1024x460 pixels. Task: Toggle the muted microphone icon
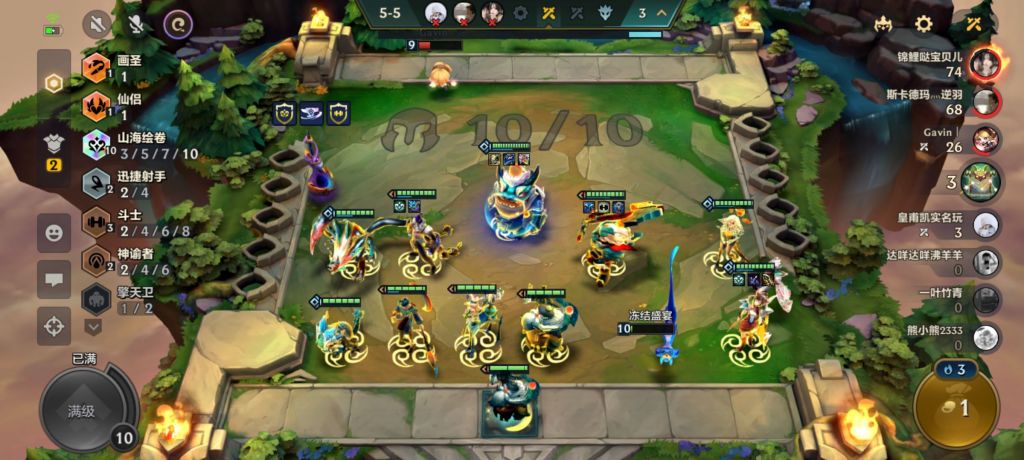pos(137,23)
